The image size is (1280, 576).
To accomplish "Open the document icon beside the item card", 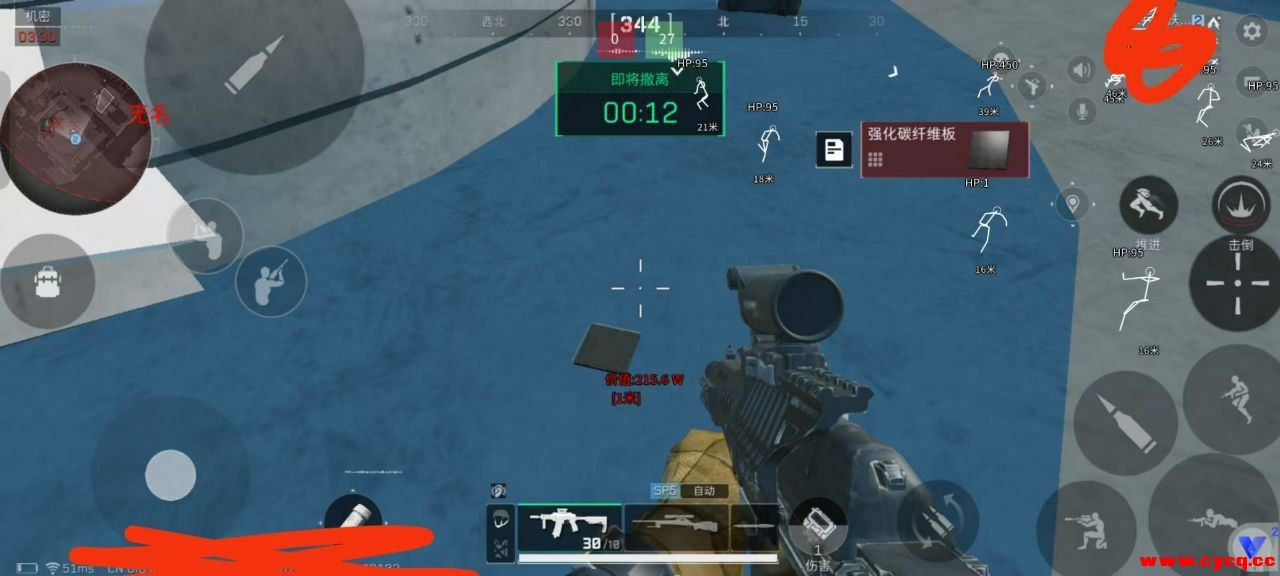I will point(834,150).
